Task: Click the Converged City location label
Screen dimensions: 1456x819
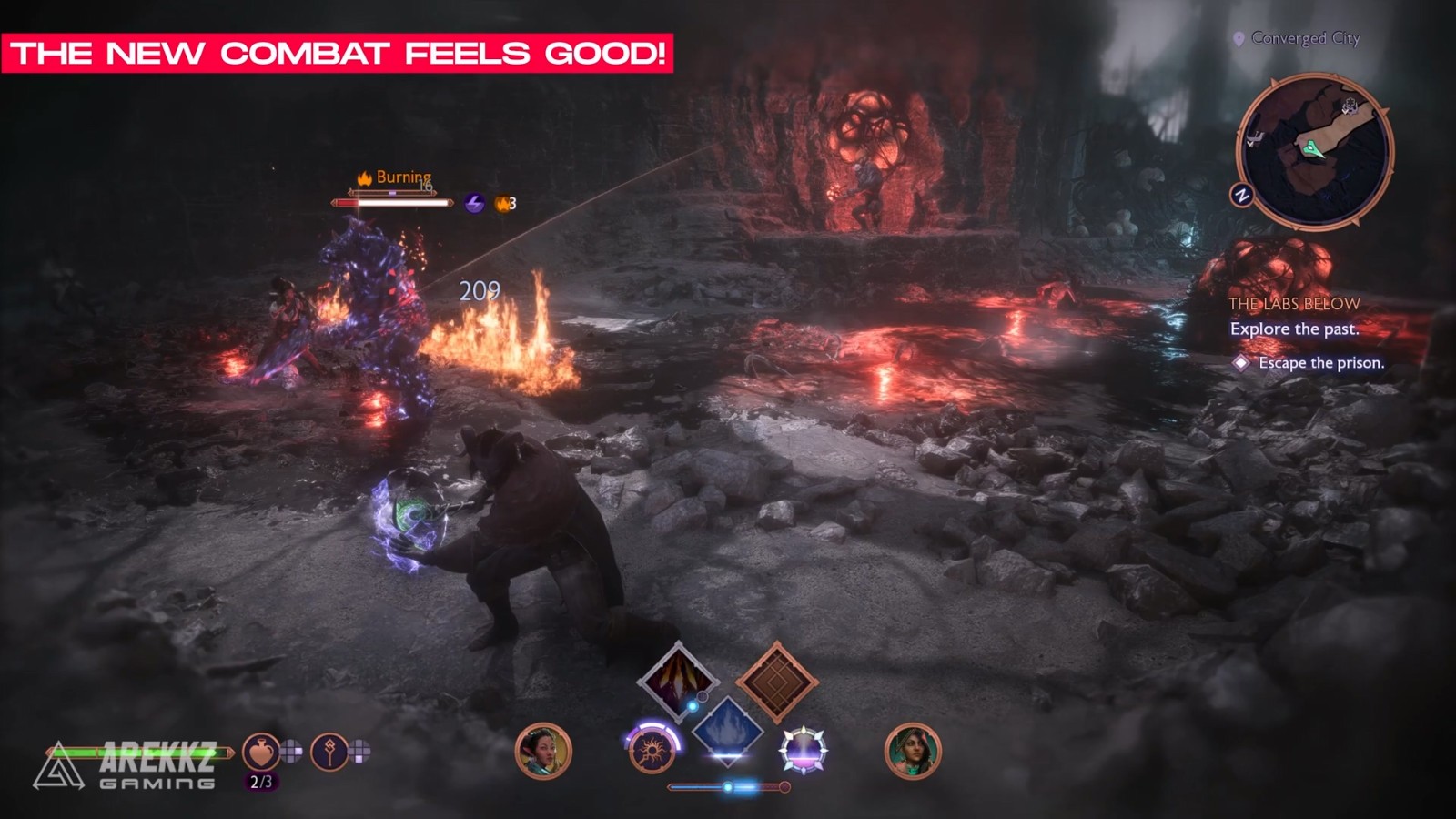Action: [1304, 38]
